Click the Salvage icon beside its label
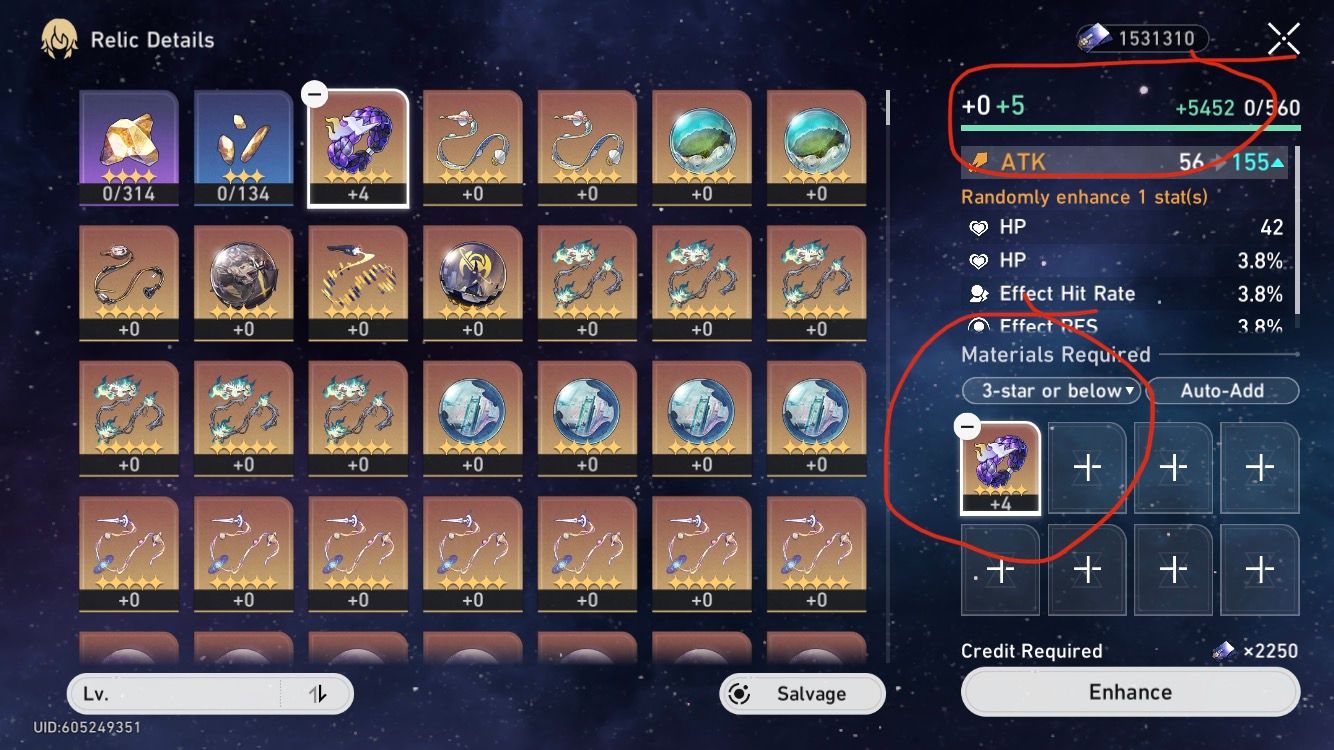This screenshot has height=750, width=1334. point(738,693)
